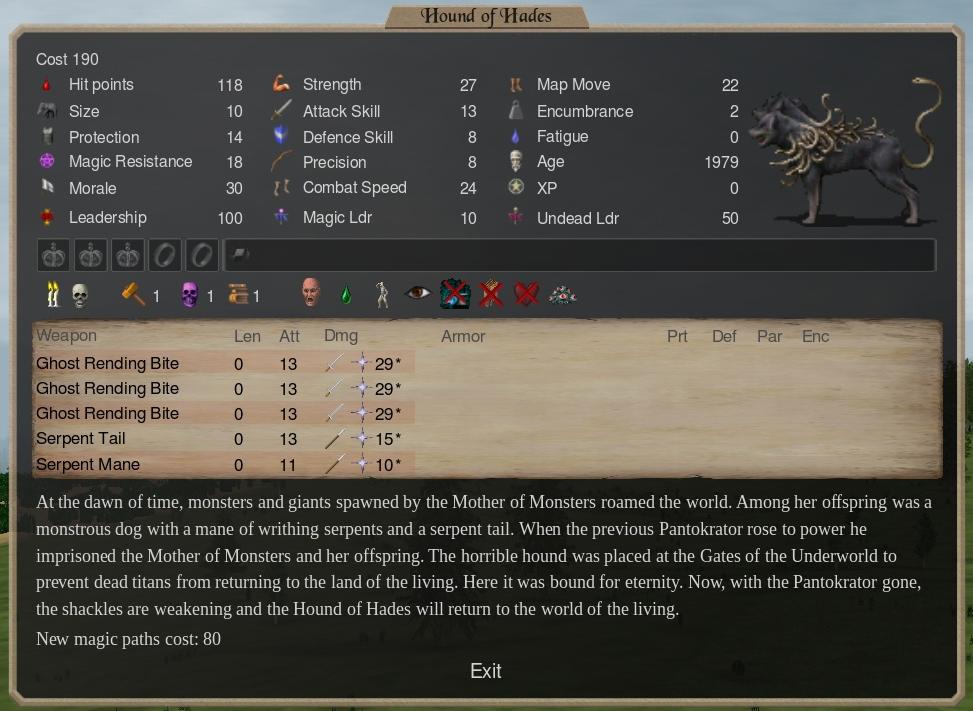
Task: Click the eye ability icon
Action: point(418,294)
